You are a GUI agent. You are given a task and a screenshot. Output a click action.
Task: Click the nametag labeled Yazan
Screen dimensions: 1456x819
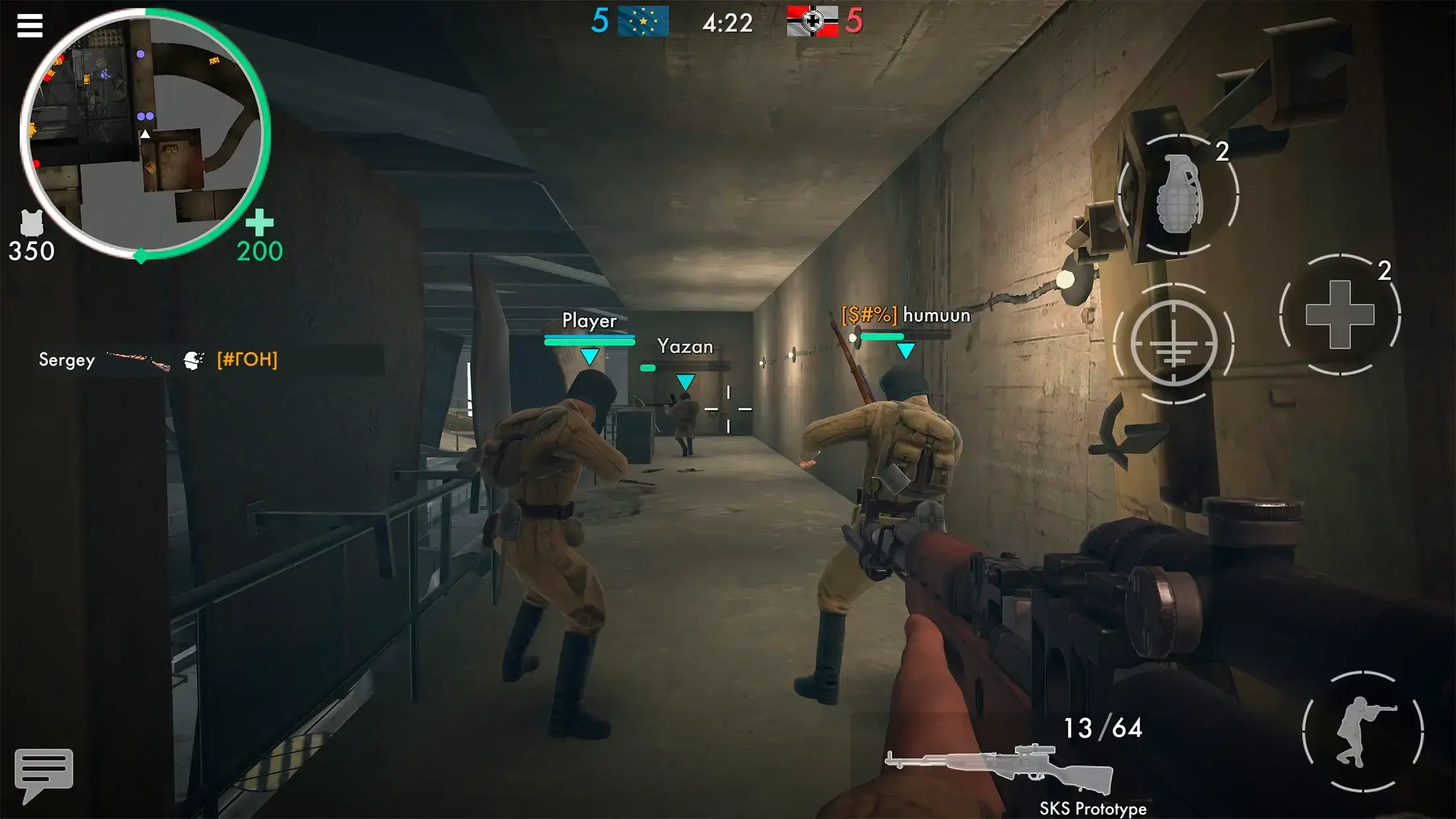[x=684, y=346]
